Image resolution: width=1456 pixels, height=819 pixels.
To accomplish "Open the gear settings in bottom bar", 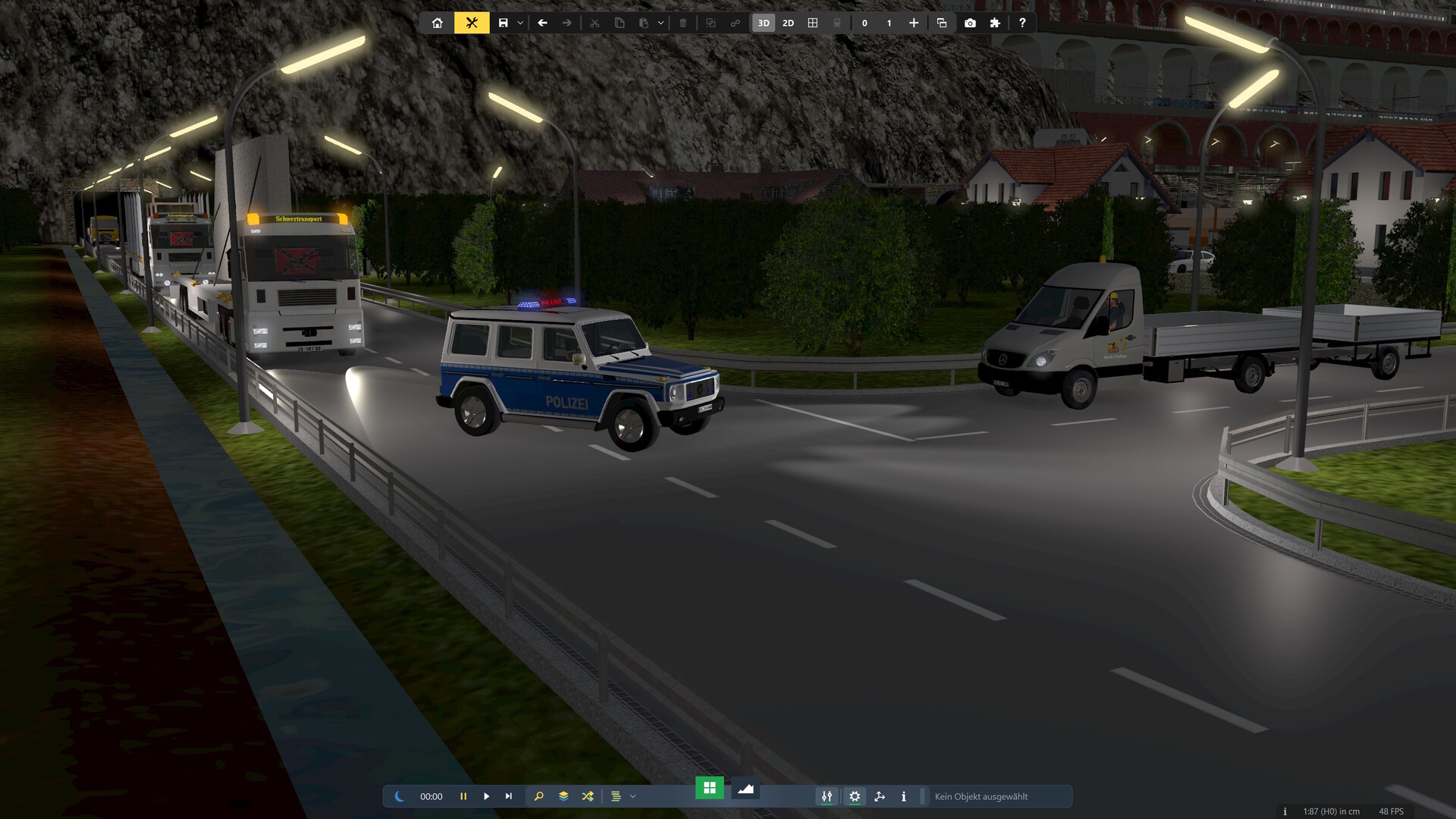I will 855,796.
